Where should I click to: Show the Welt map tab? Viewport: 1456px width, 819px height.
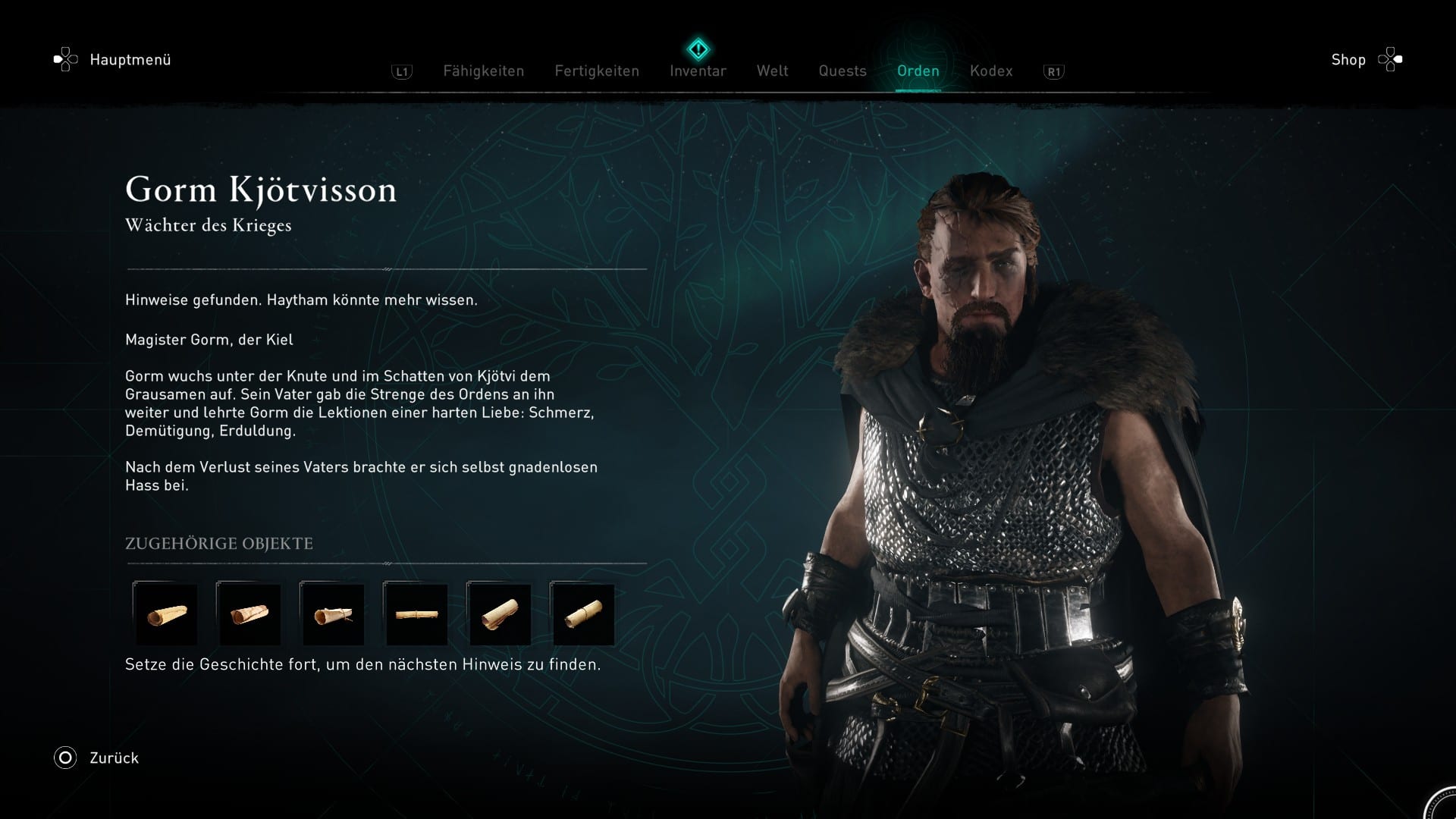click(772, 71)
